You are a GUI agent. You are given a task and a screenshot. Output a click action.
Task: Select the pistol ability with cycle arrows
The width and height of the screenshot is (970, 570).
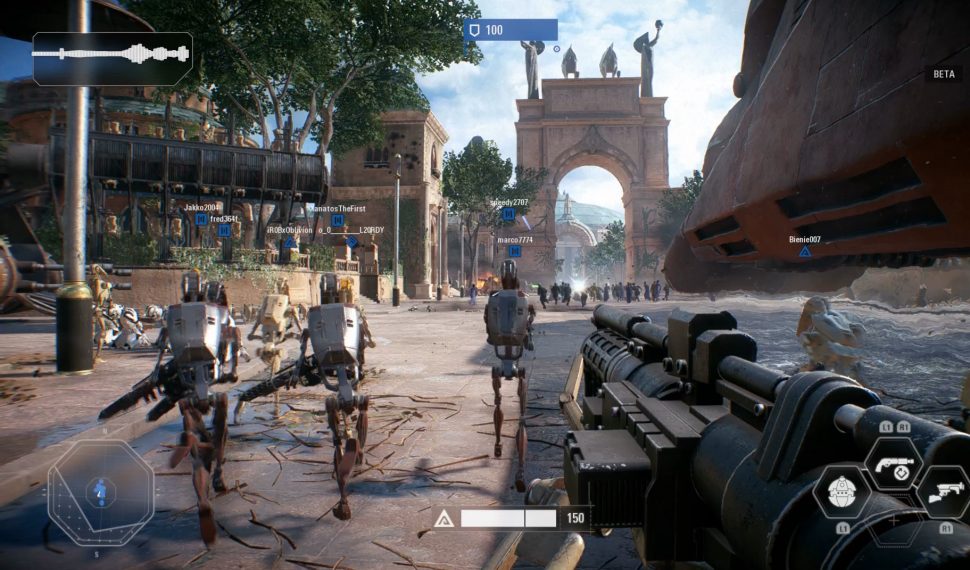[894, 463]
